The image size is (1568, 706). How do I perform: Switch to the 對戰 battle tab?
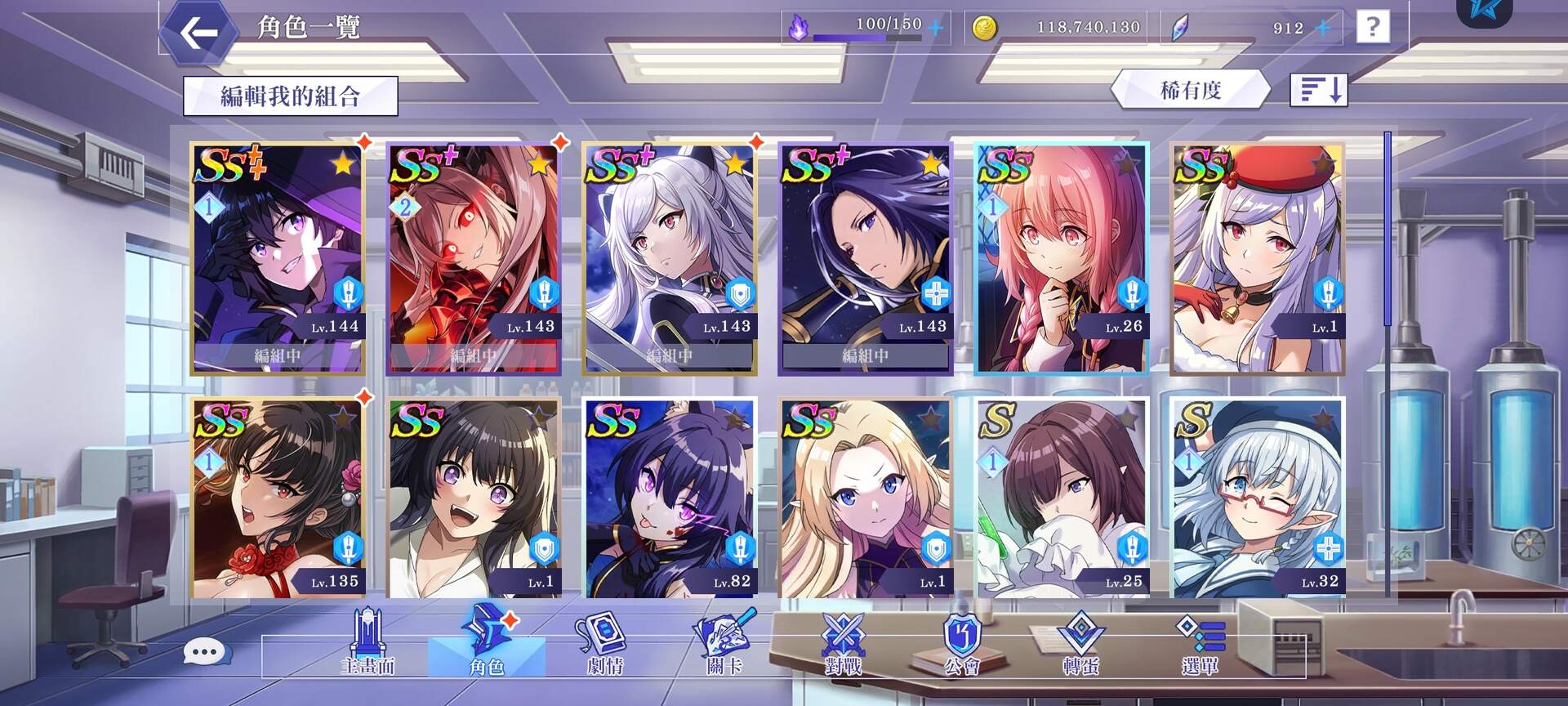[843, 646]
